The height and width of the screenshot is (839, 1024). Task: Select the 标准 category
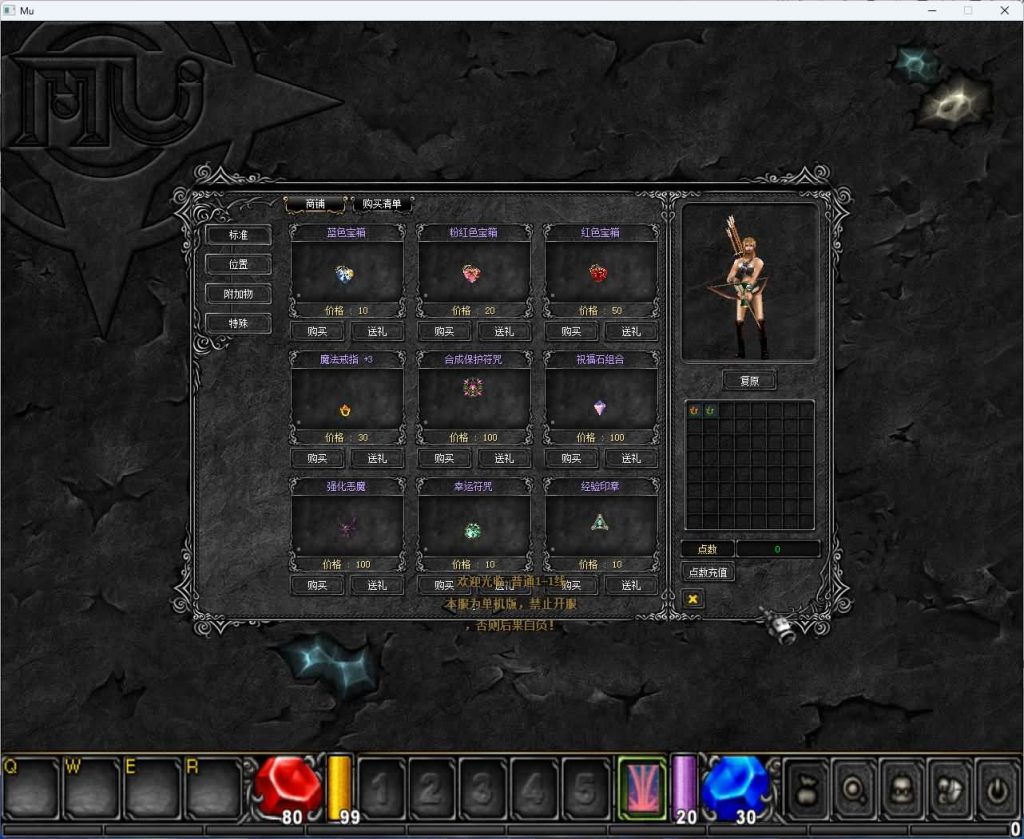238,235
